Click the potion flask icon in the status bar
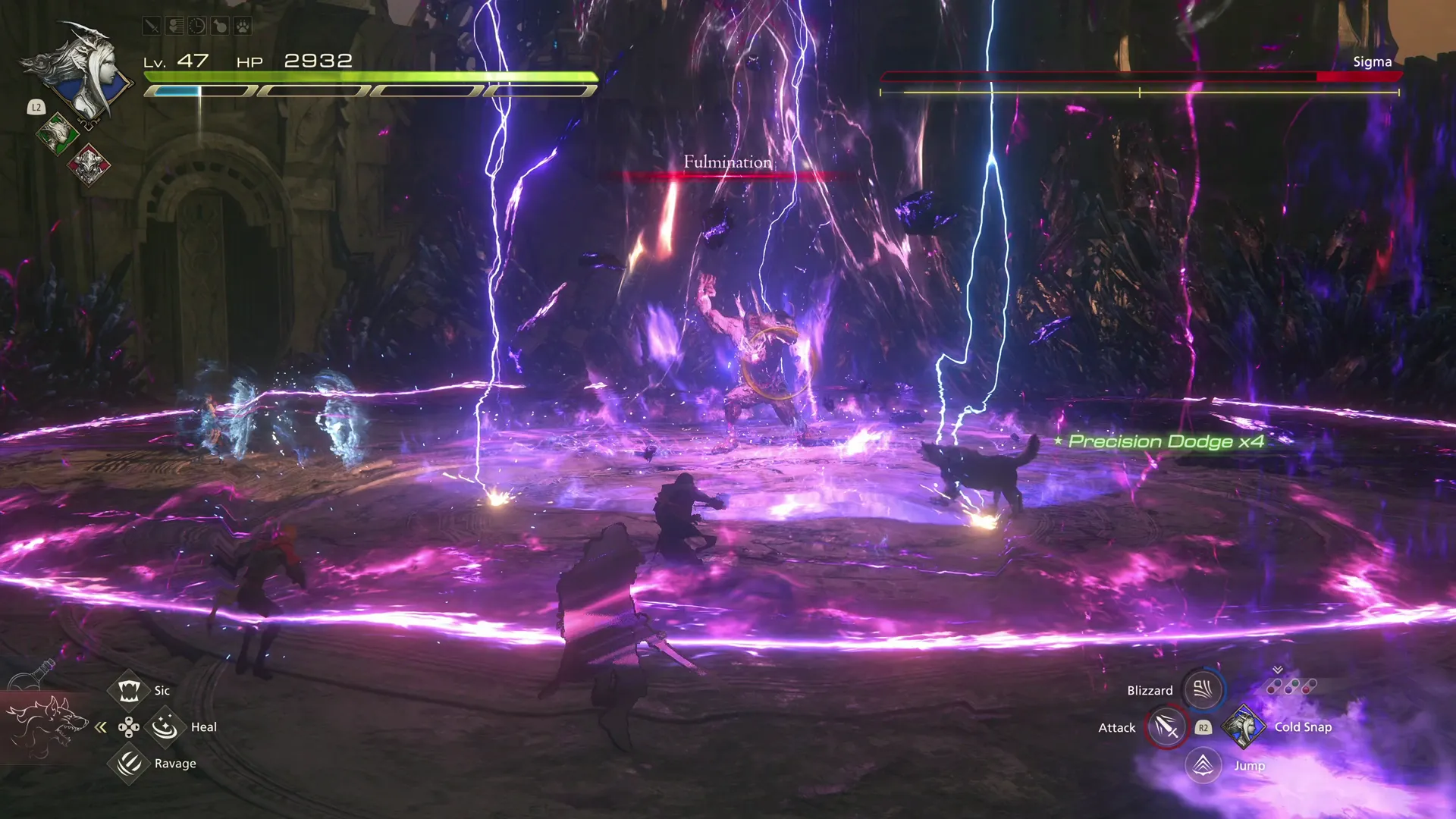This screenshot has width=1456, height=819. pos(219,26)
